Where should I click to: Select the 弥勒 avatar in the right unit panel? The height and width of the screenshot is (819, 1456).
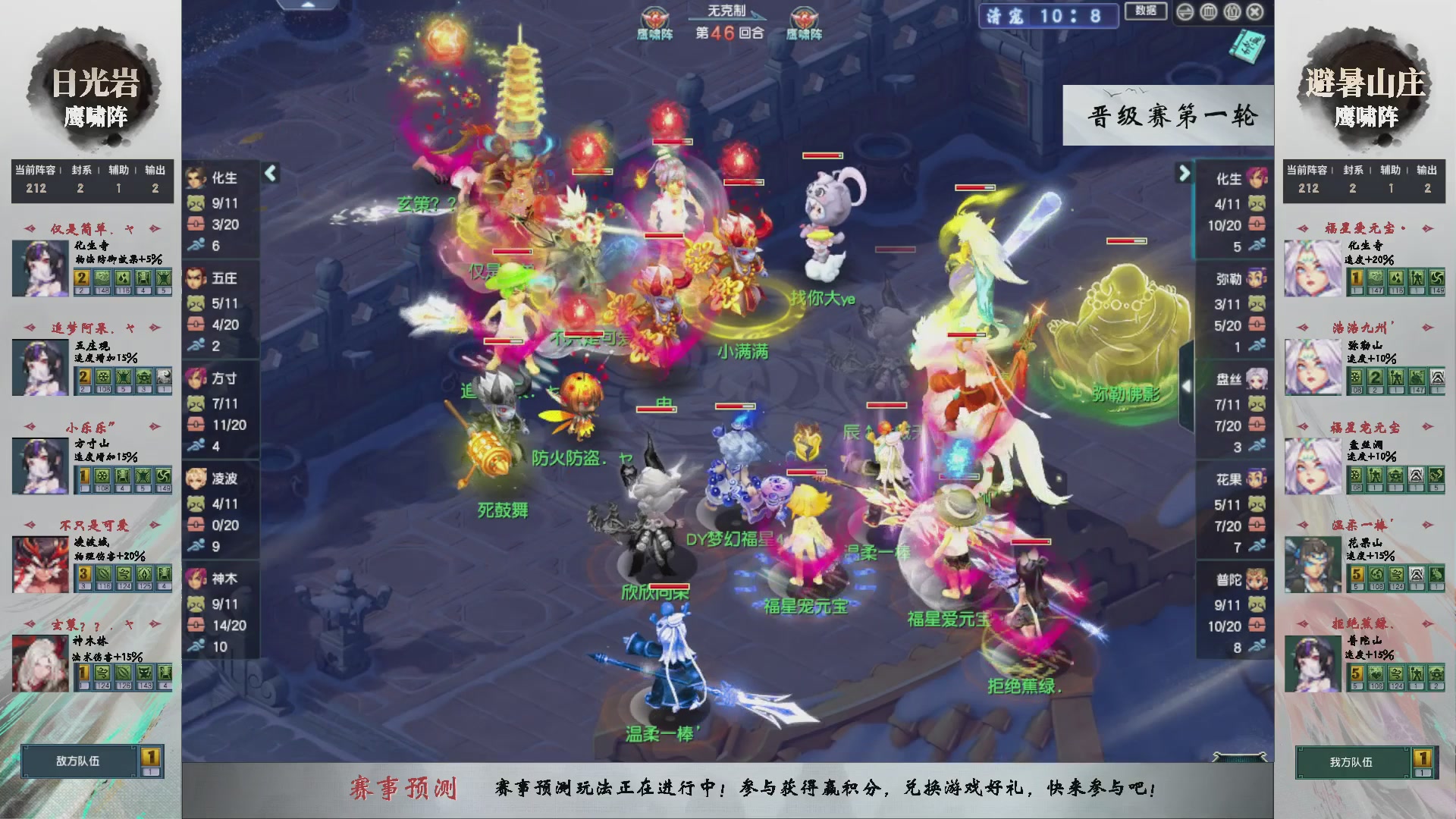[1256, 278]
